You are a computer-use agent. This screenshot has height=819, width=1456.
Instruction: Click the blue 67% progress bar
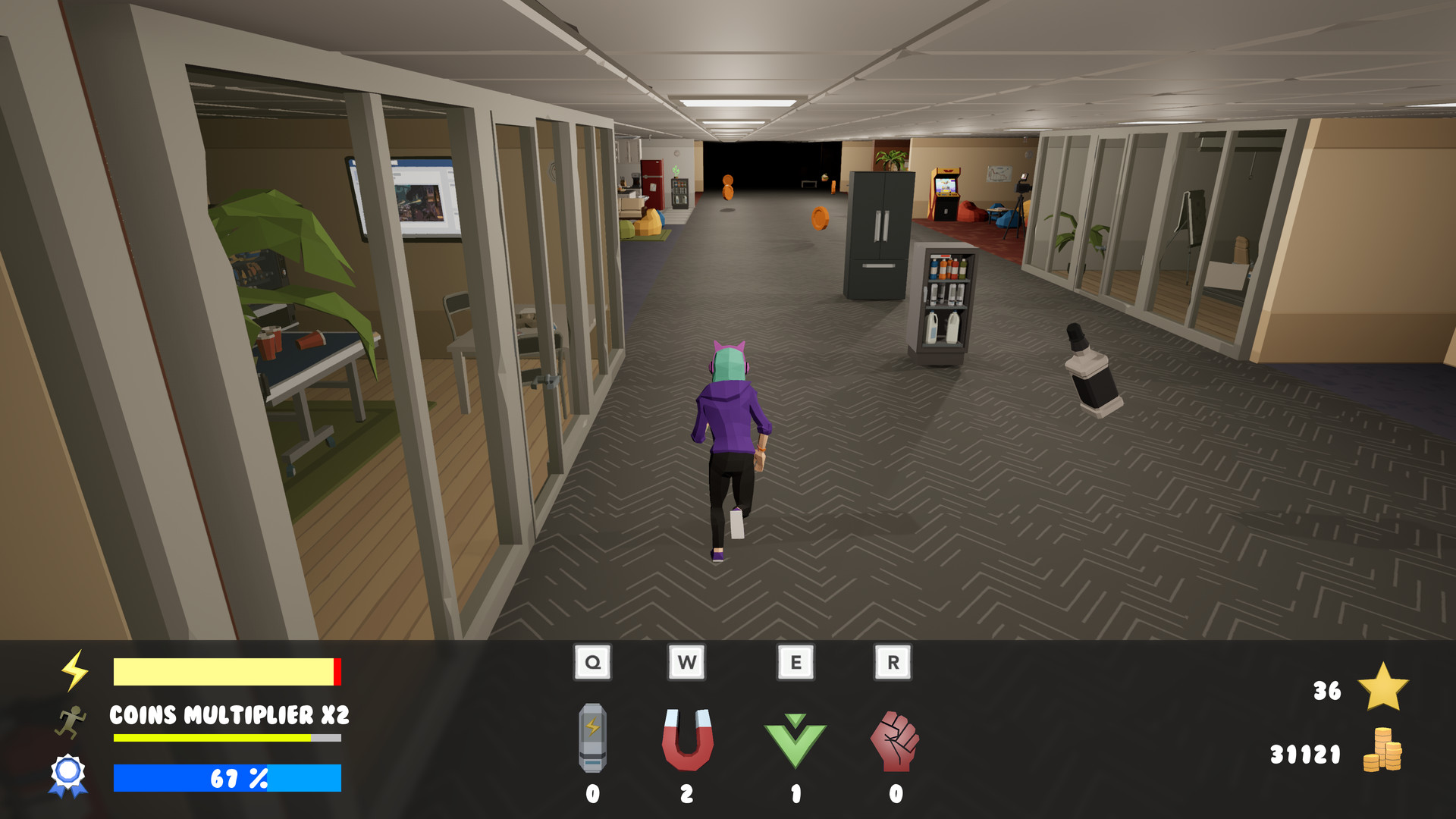(x=227, y=777)
